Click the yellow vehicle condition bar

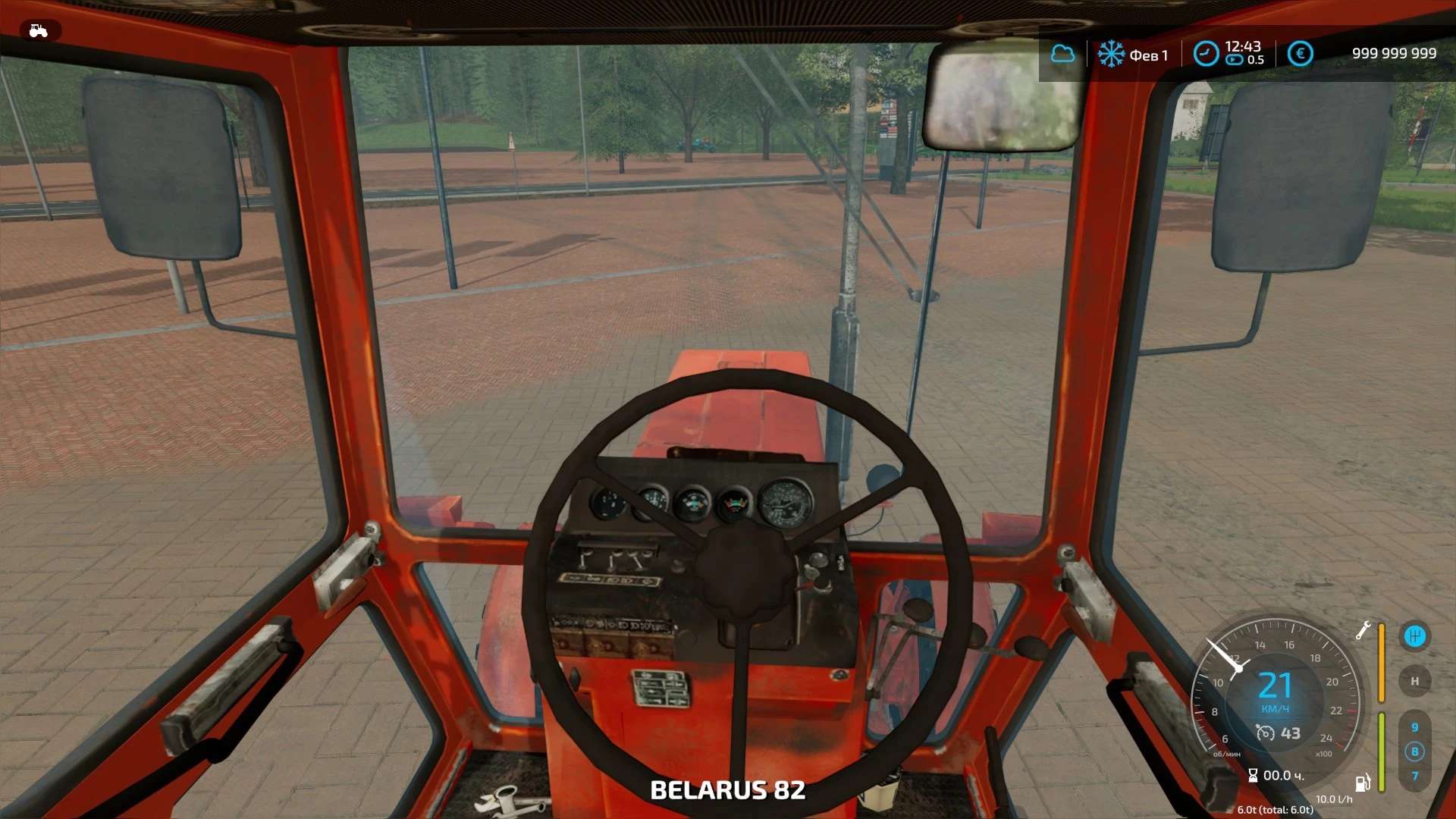pyautogui.click(x=1381, y=662)
